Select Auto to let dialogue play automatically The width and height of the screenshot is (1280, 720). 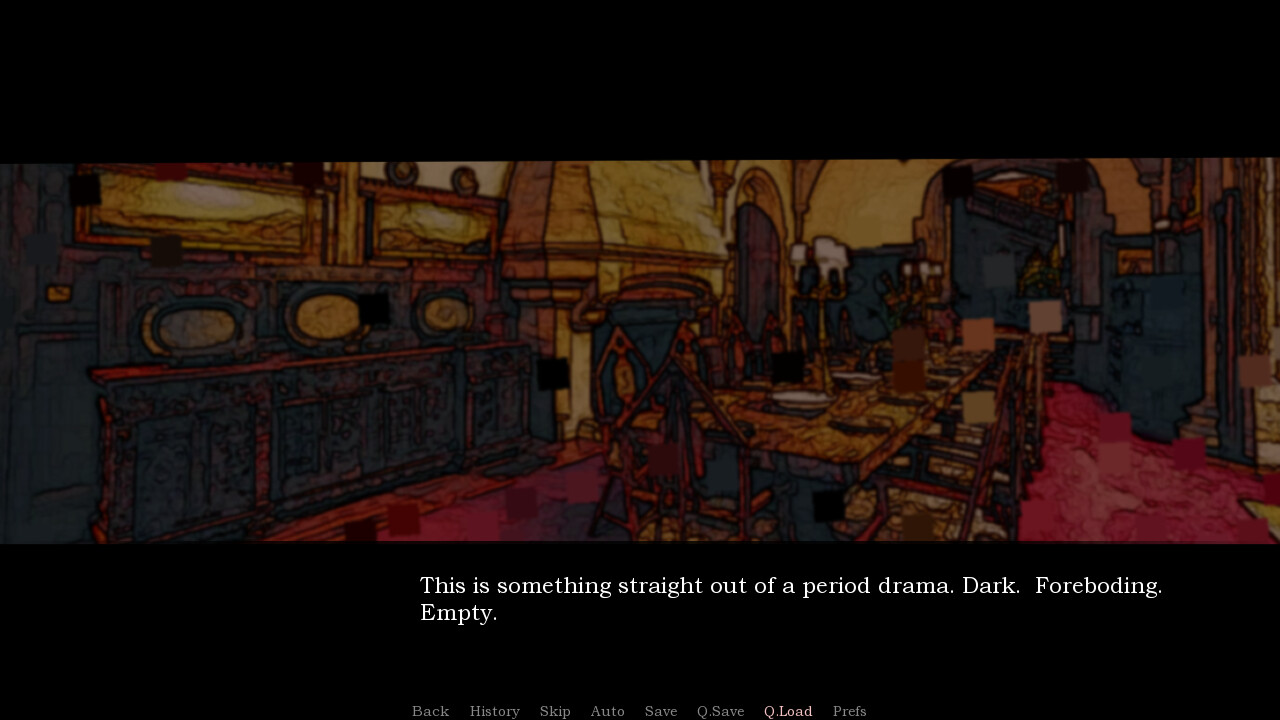pos(607,711)
